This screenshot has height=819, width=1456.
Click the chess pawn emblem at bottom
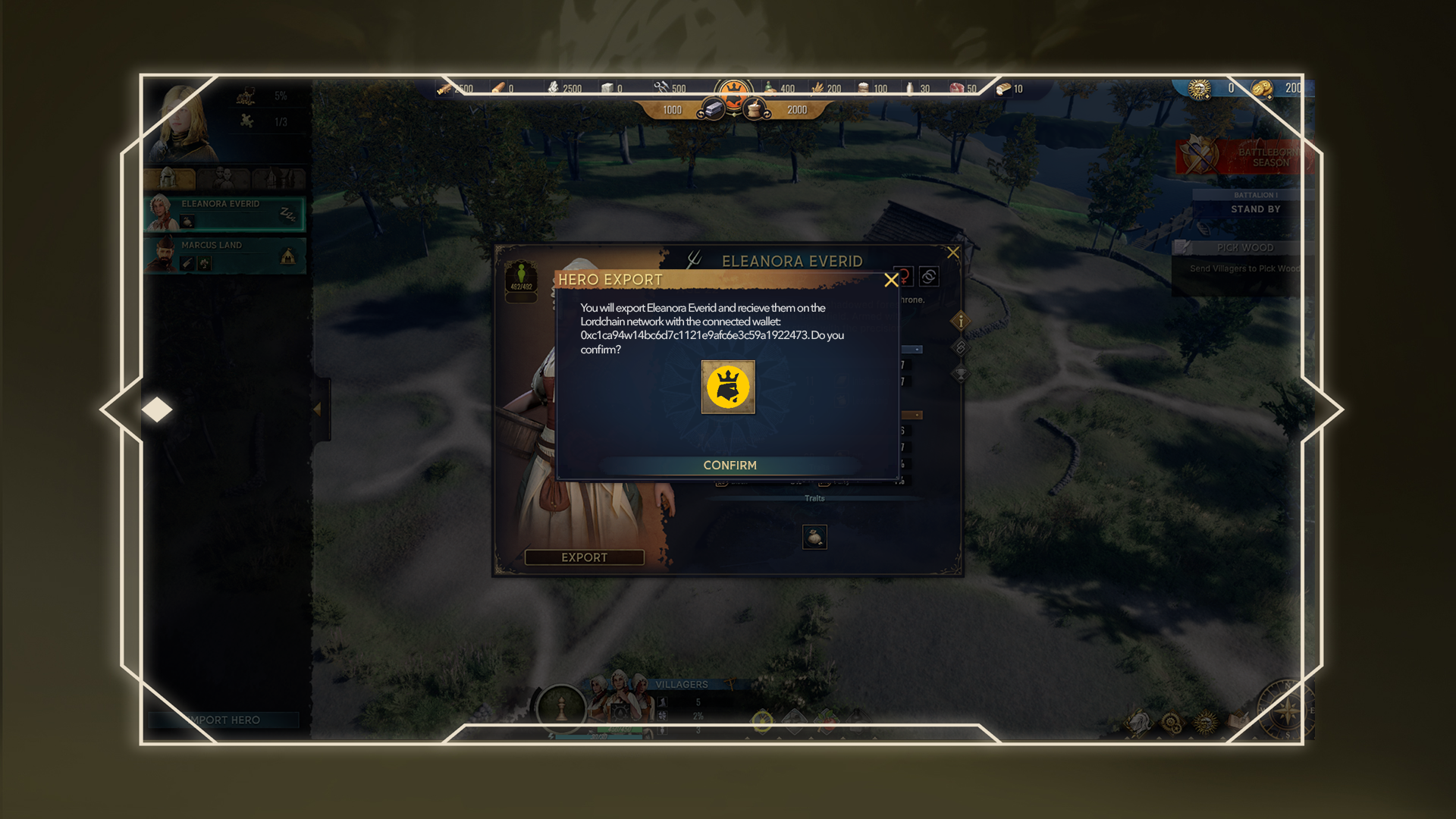tap(561, 708)
